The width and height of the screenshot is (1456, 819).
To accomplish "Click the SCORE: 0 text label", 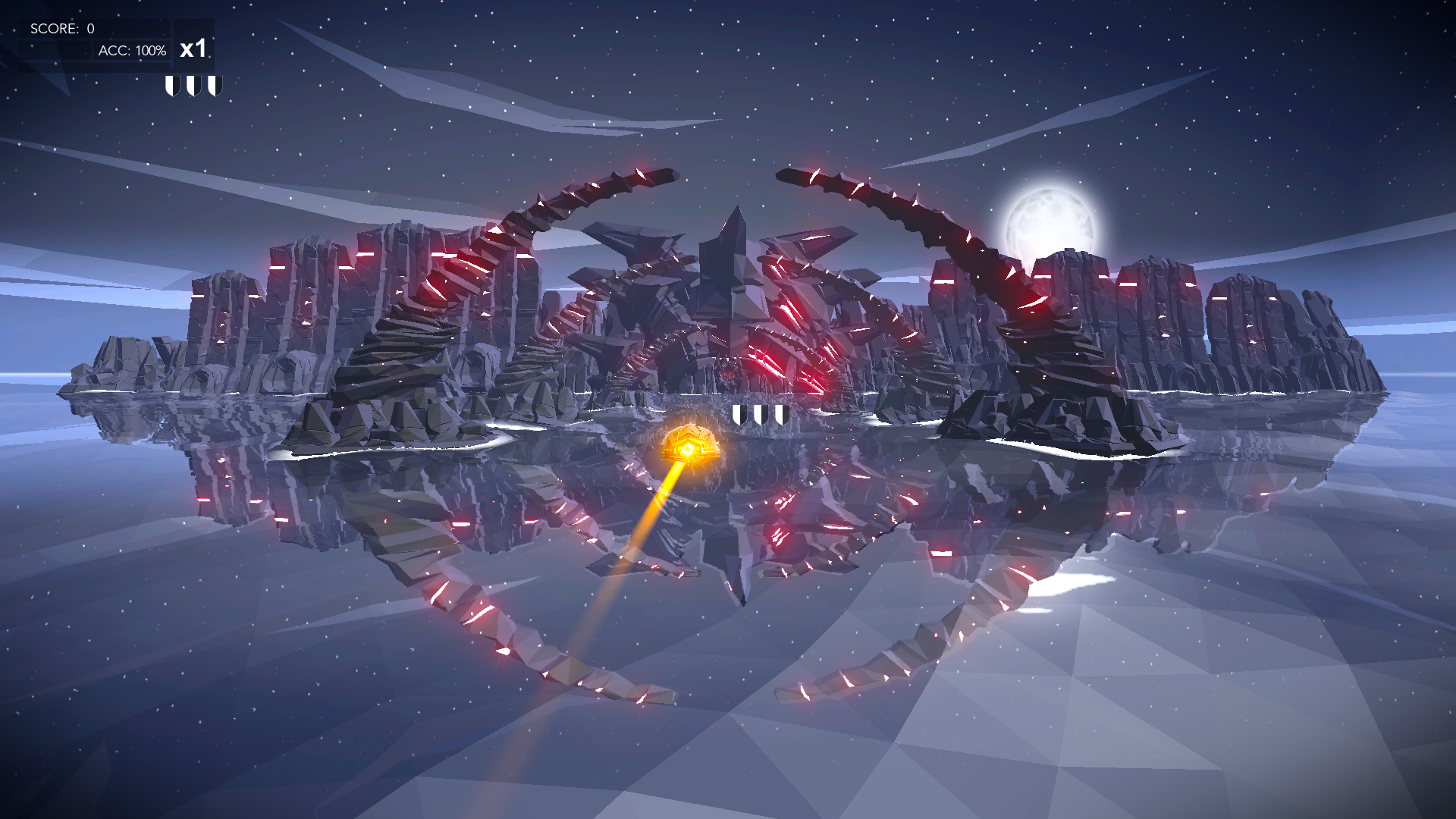I will coord(61,28).
